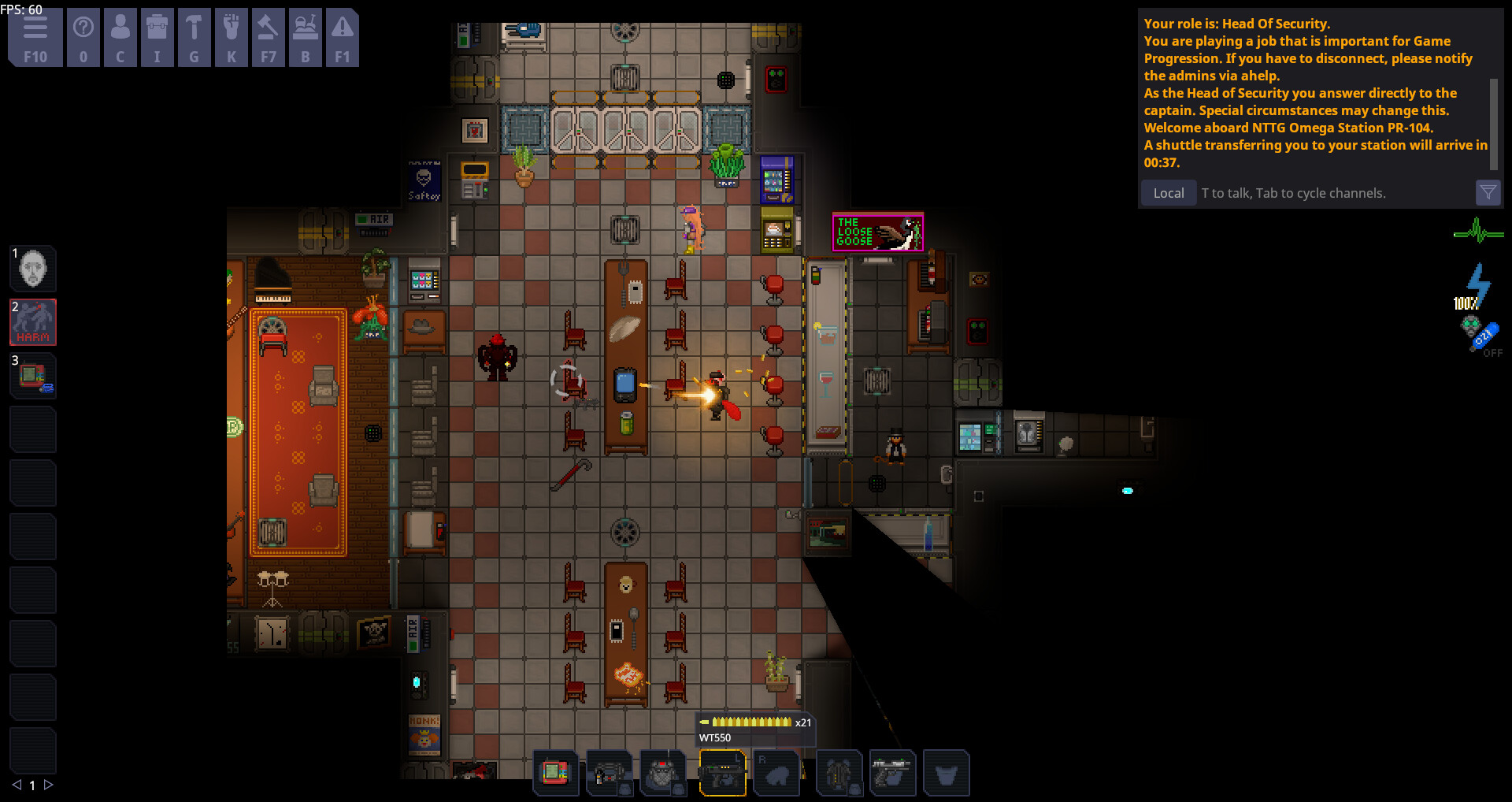Screen dimensions: 1512x802
Task: Open the escape menu via hamburger icon
Action: [x=35, y=36]
